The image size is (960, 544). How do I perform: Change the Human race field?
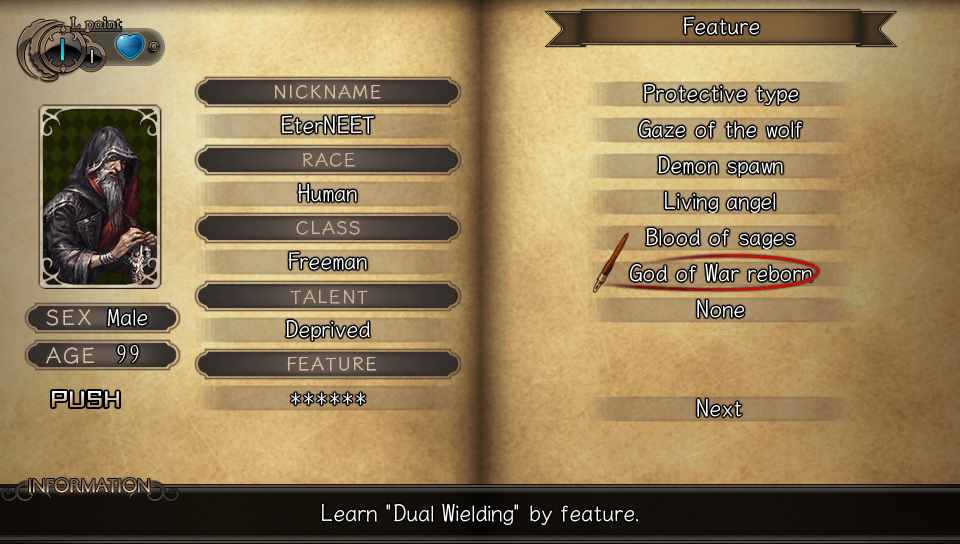(x=328, y=194)
